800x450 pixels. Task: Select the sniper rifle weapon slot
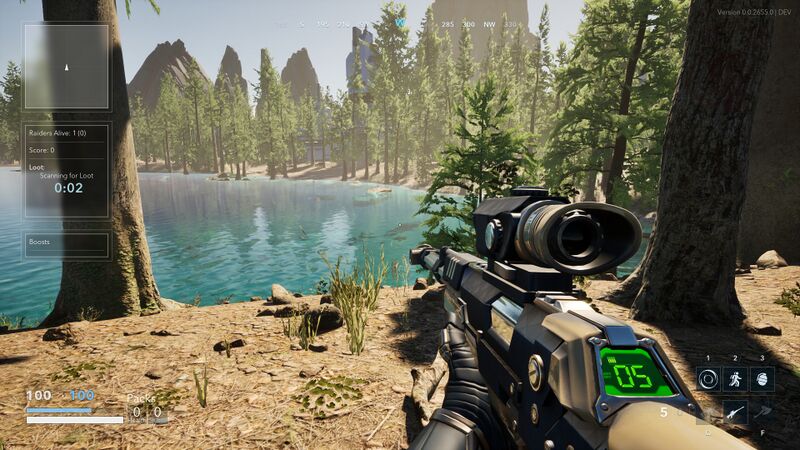(735, 411)
